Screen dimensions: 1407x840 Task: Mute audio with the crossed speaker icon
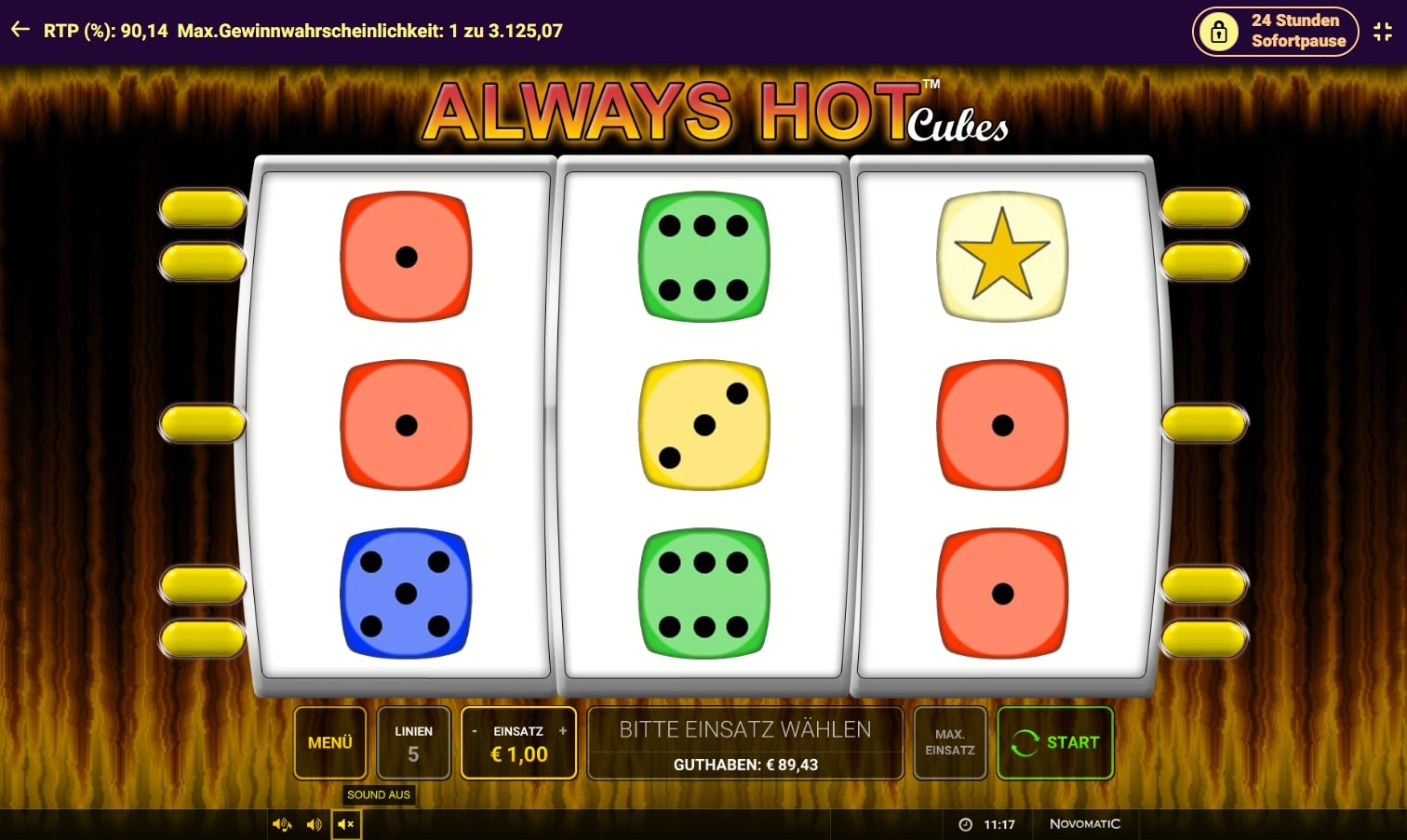click(x=345, y=824)
